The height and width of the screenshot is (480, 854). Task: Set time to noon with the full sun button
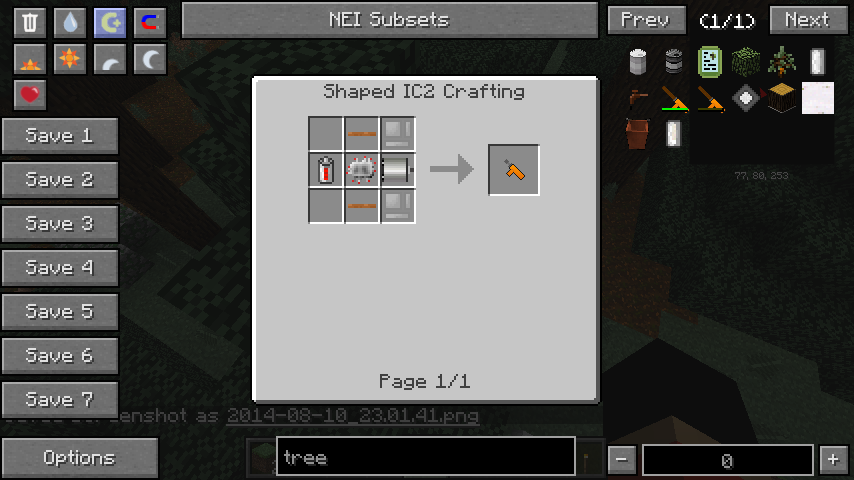70,60
